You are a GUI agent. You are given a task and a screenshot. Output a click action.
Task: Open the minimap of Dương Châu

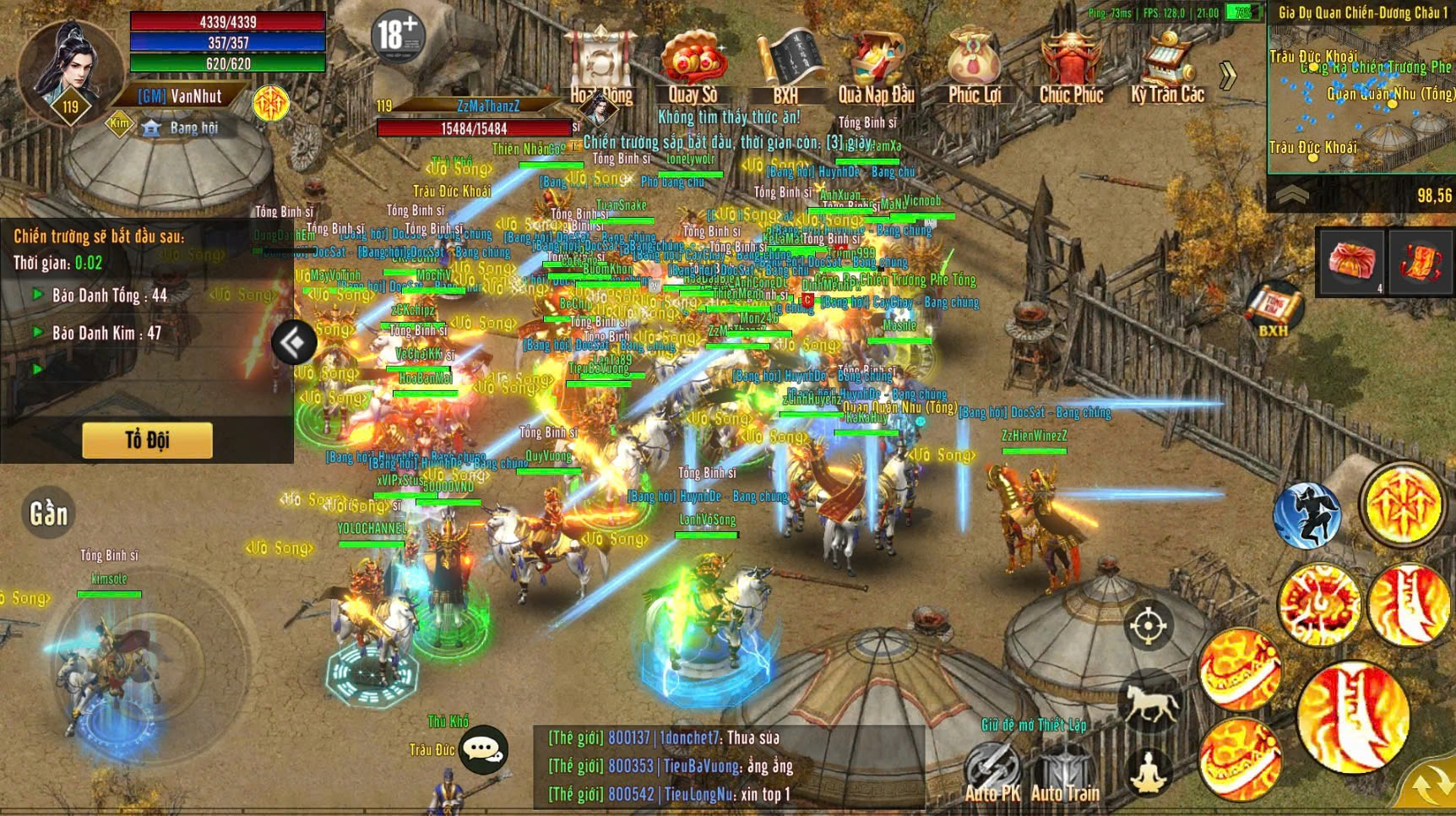pyautogui.click(x=1360, y=97)
